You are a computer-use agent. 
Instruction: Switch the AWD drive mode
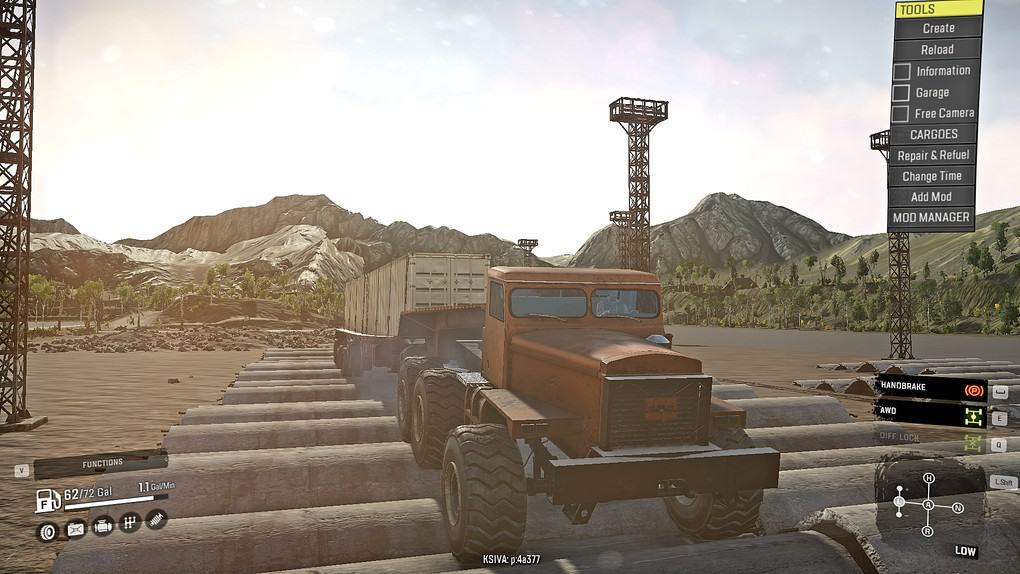(x=930, y=411)
